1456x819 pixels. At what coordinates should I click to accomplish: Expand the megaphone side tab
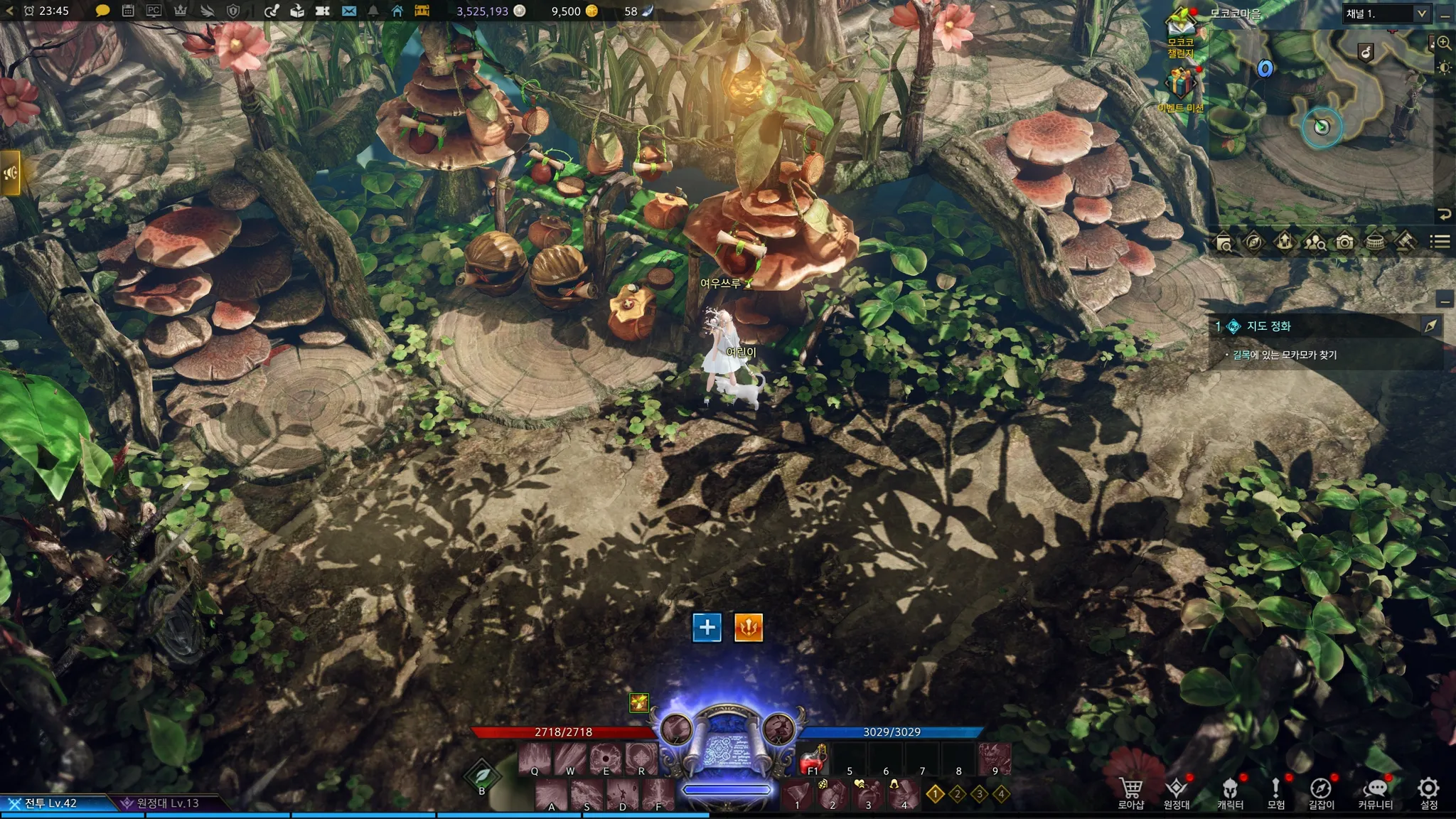10,173
